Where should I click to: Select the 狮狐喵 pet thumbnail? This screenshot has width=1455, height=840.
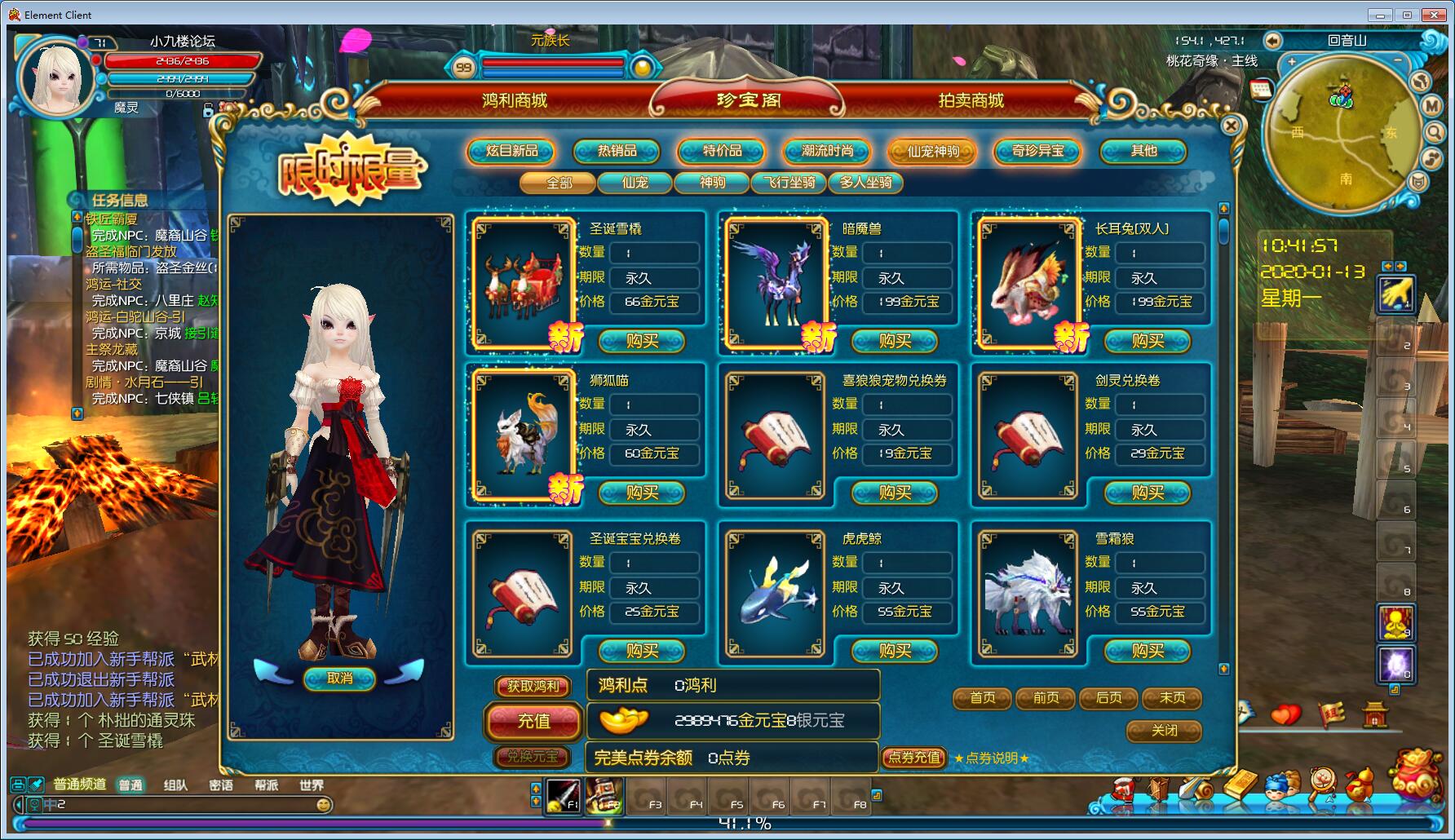point(523,434)
